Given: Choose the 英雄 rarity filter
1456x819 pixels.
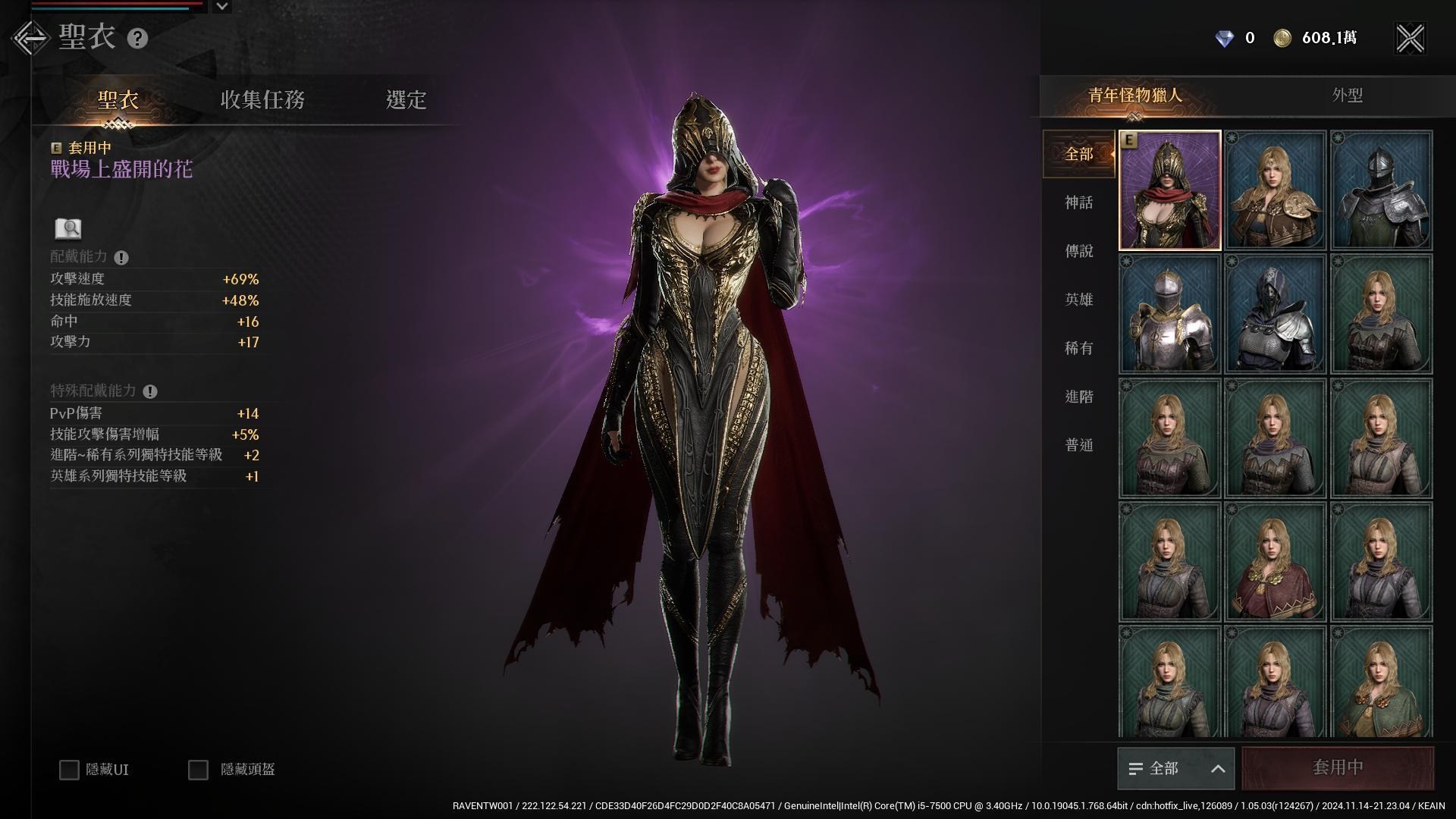Looking at the screenshot, I should 1078,300.
